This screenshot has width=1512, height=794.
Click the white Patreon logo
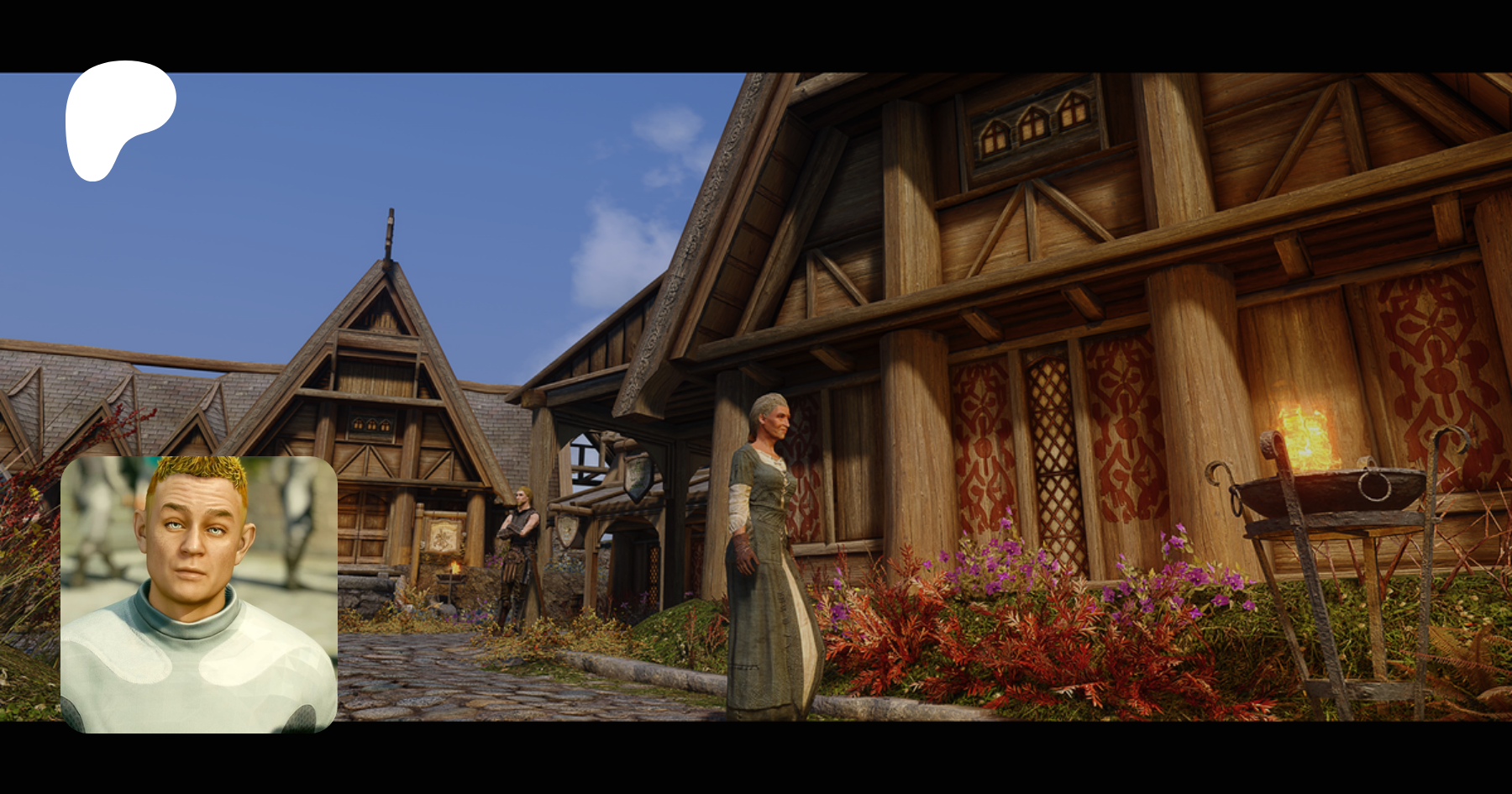[x=118, y=116]
